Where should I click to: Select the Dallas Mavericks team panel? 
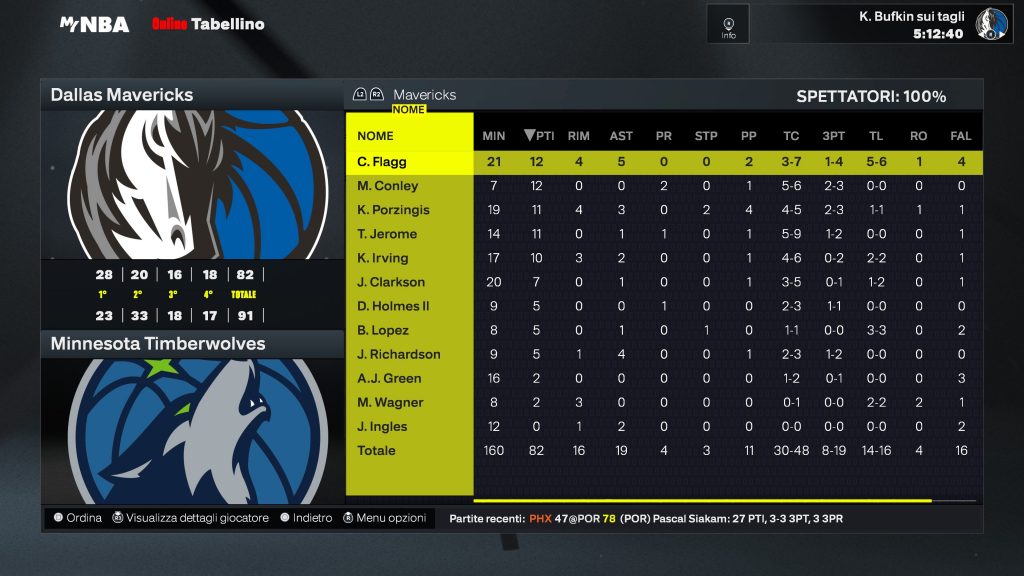(x=191, y=95)
